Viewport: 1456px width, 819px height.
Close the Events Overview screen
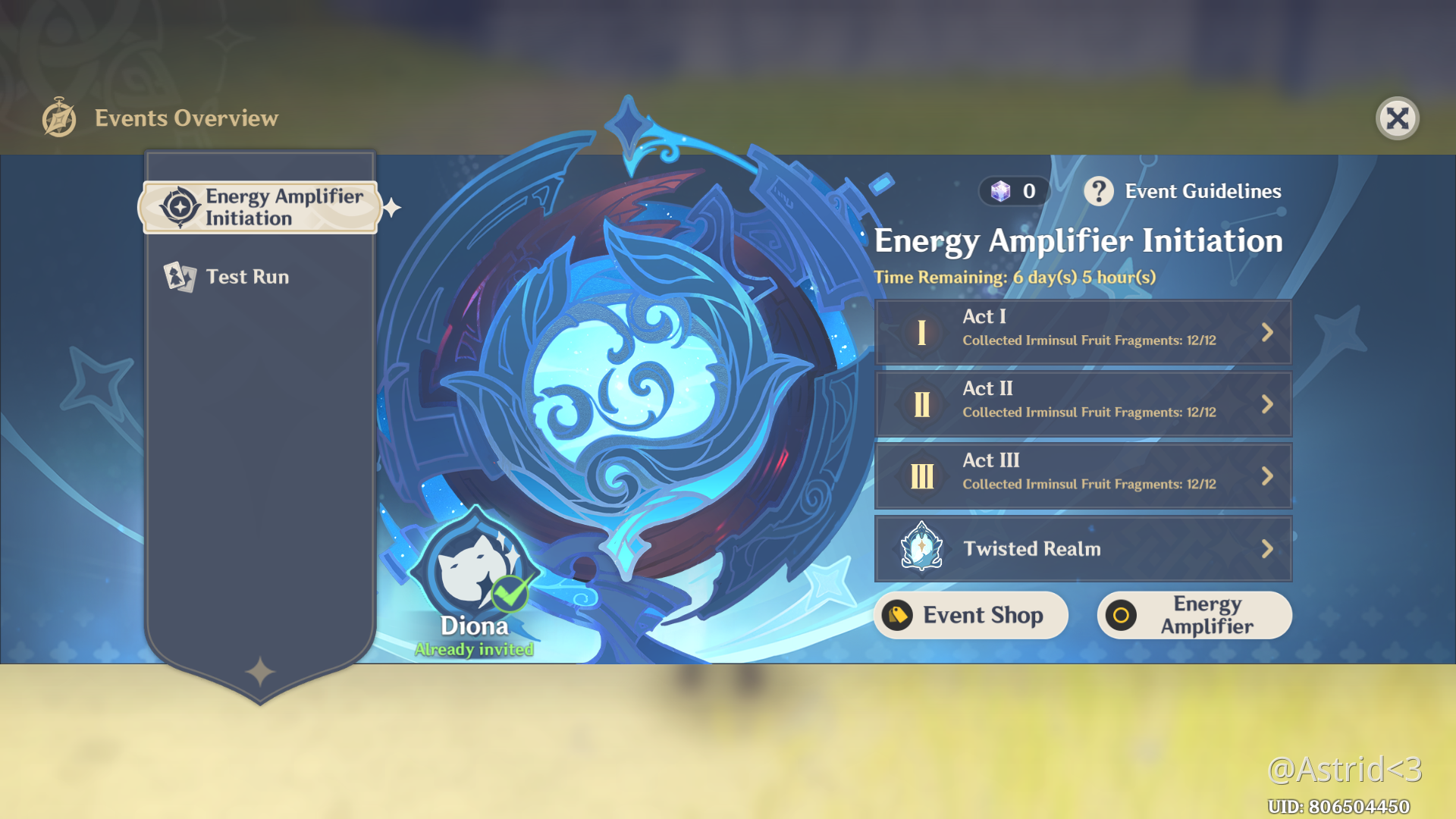[1397, 118]
